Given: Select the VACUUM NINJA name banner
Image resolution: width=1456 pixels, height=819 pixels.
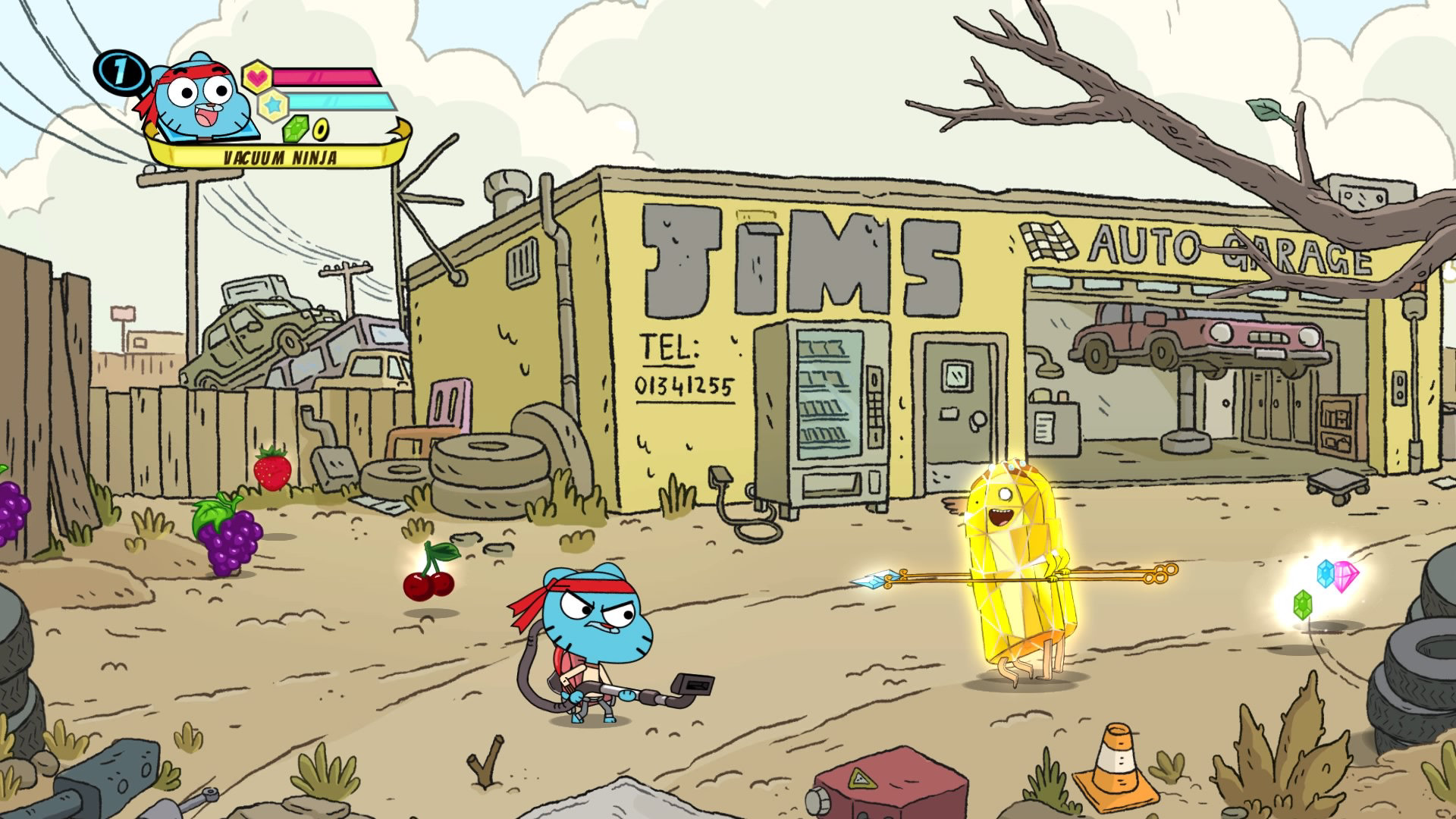Looking at the screenshot, I should click(x=282, y=157).
